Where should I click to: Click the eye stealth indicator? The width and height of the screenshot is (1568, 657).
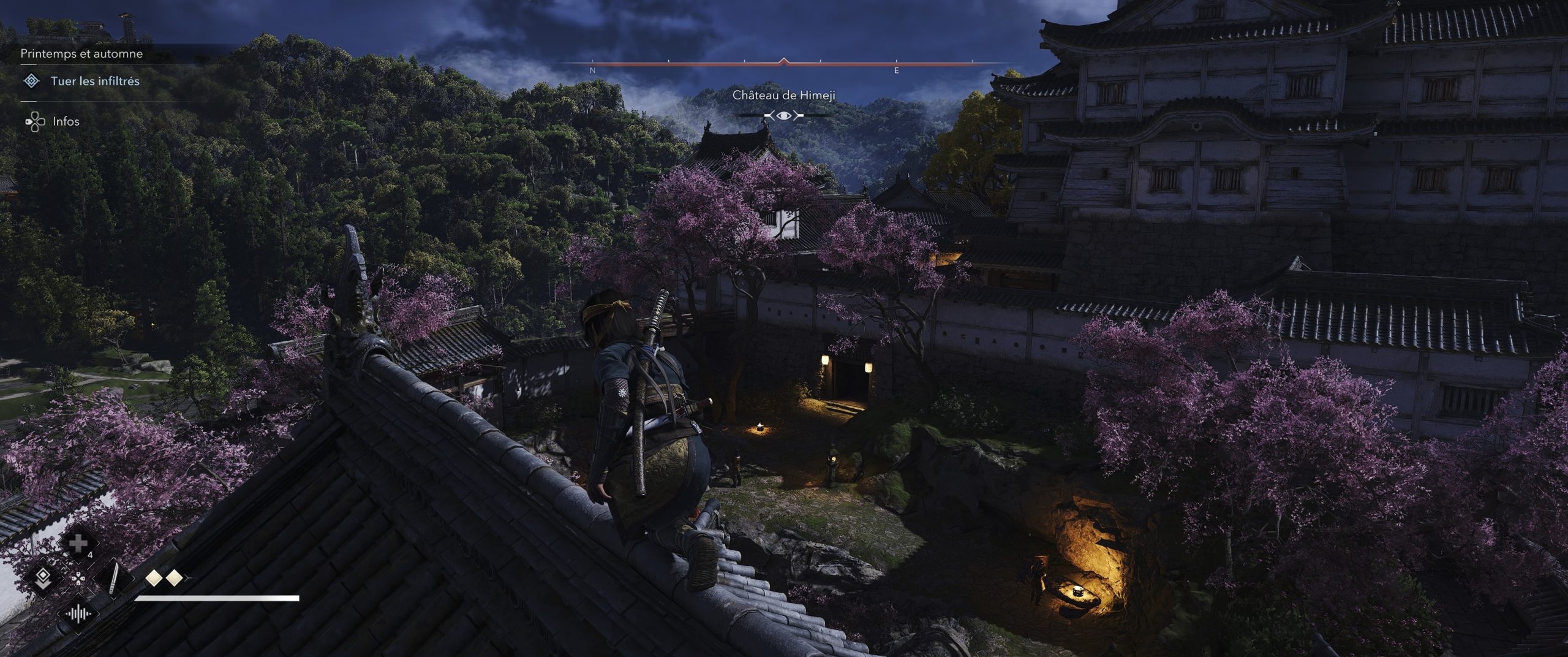tap(784, 115)
